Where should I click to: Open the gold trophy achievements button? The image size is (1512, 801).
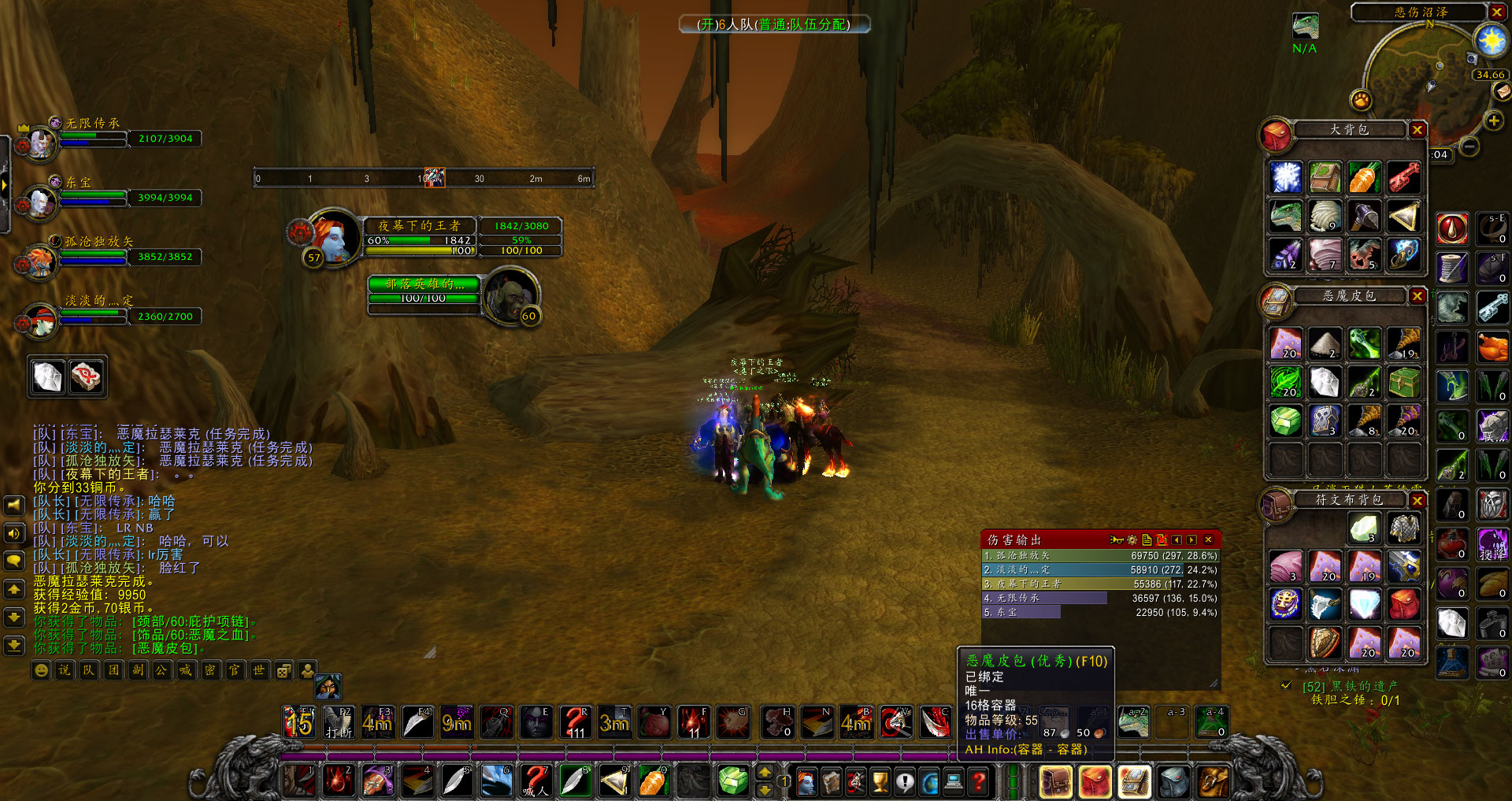coord(880,781)
